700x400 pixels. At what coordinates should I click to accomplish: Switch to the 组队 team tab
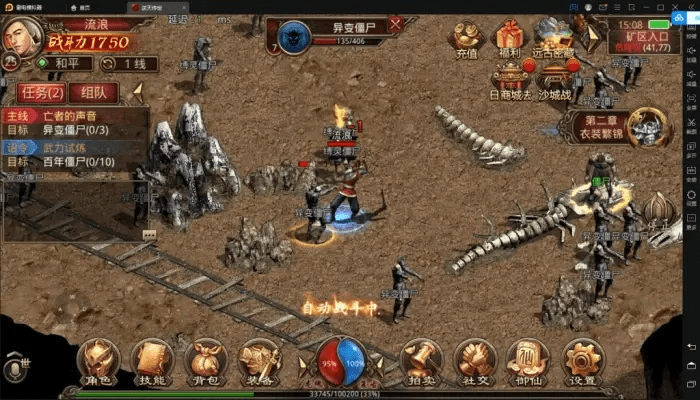point(93,93)
